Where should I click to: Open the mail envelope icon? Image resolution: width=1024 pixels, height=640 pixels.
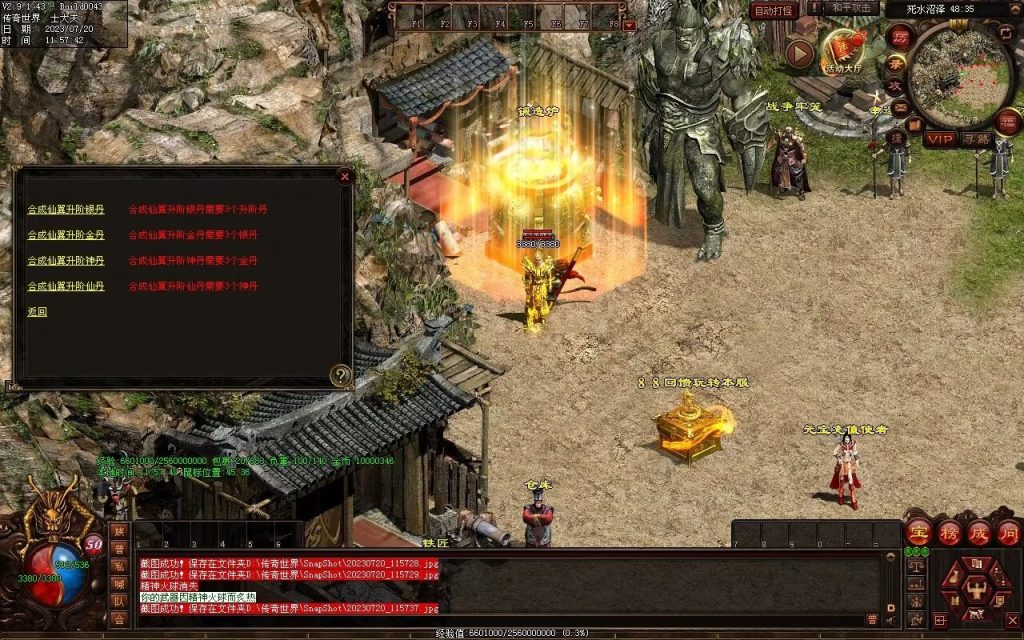pyautogui.click(x=898, y=108)
